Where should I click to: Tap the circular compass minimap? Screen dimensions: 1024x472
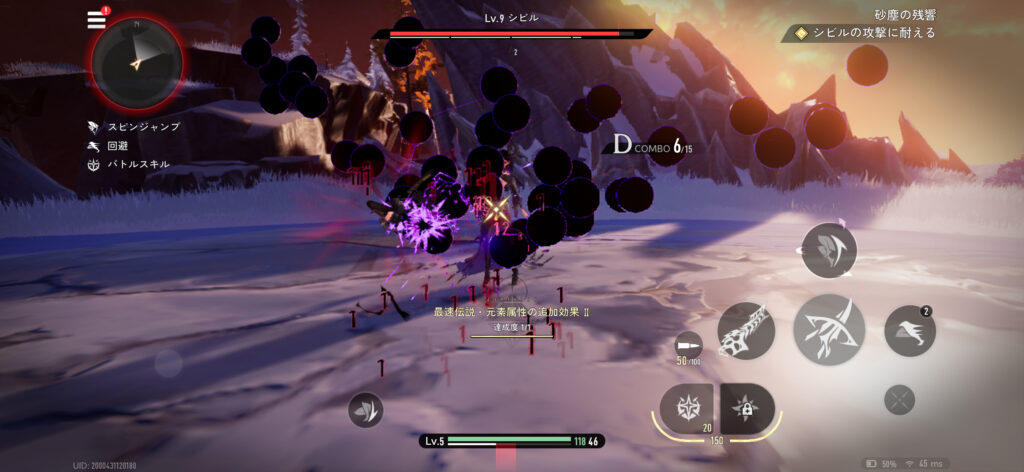[137, 62]
